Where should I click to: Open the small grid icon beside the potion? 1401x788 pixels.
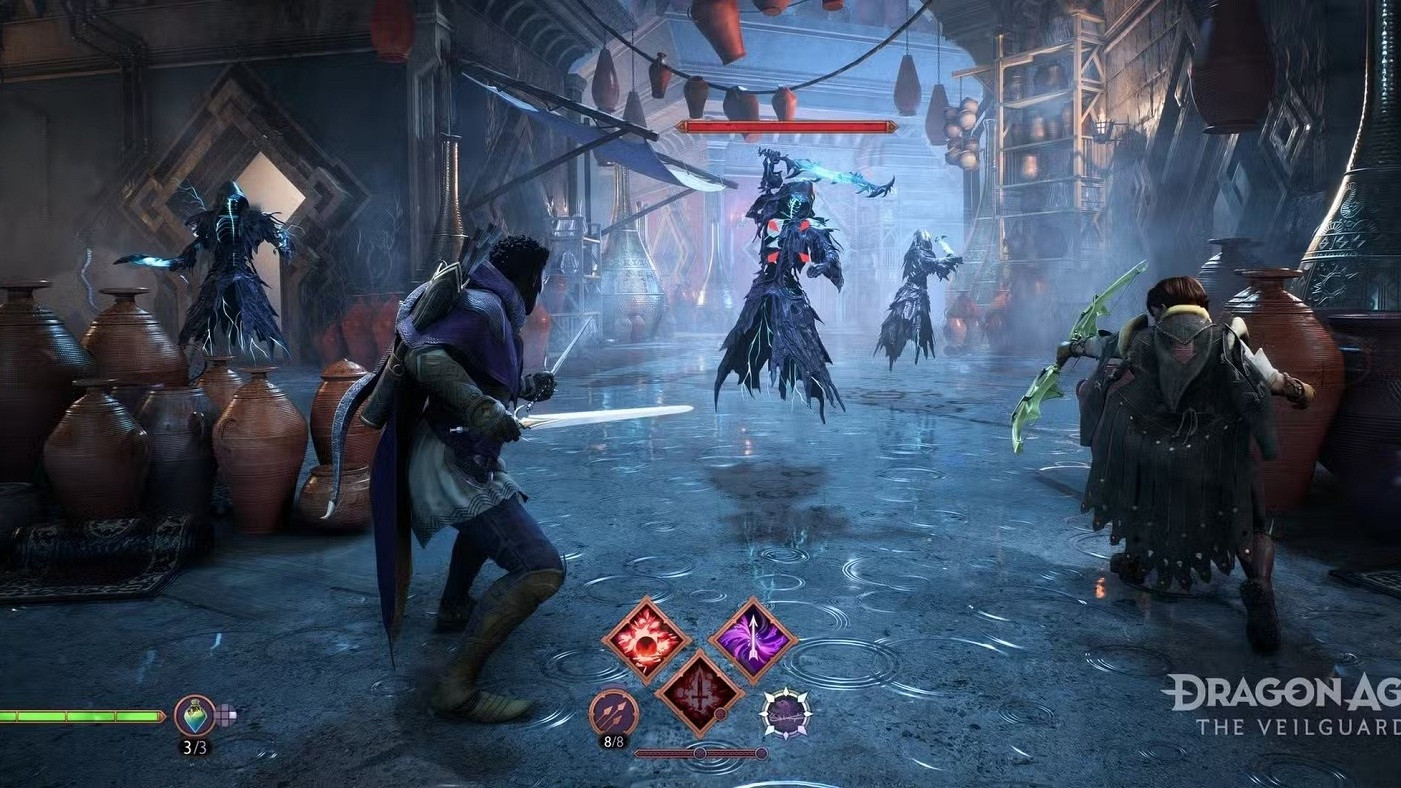(226, 713)
